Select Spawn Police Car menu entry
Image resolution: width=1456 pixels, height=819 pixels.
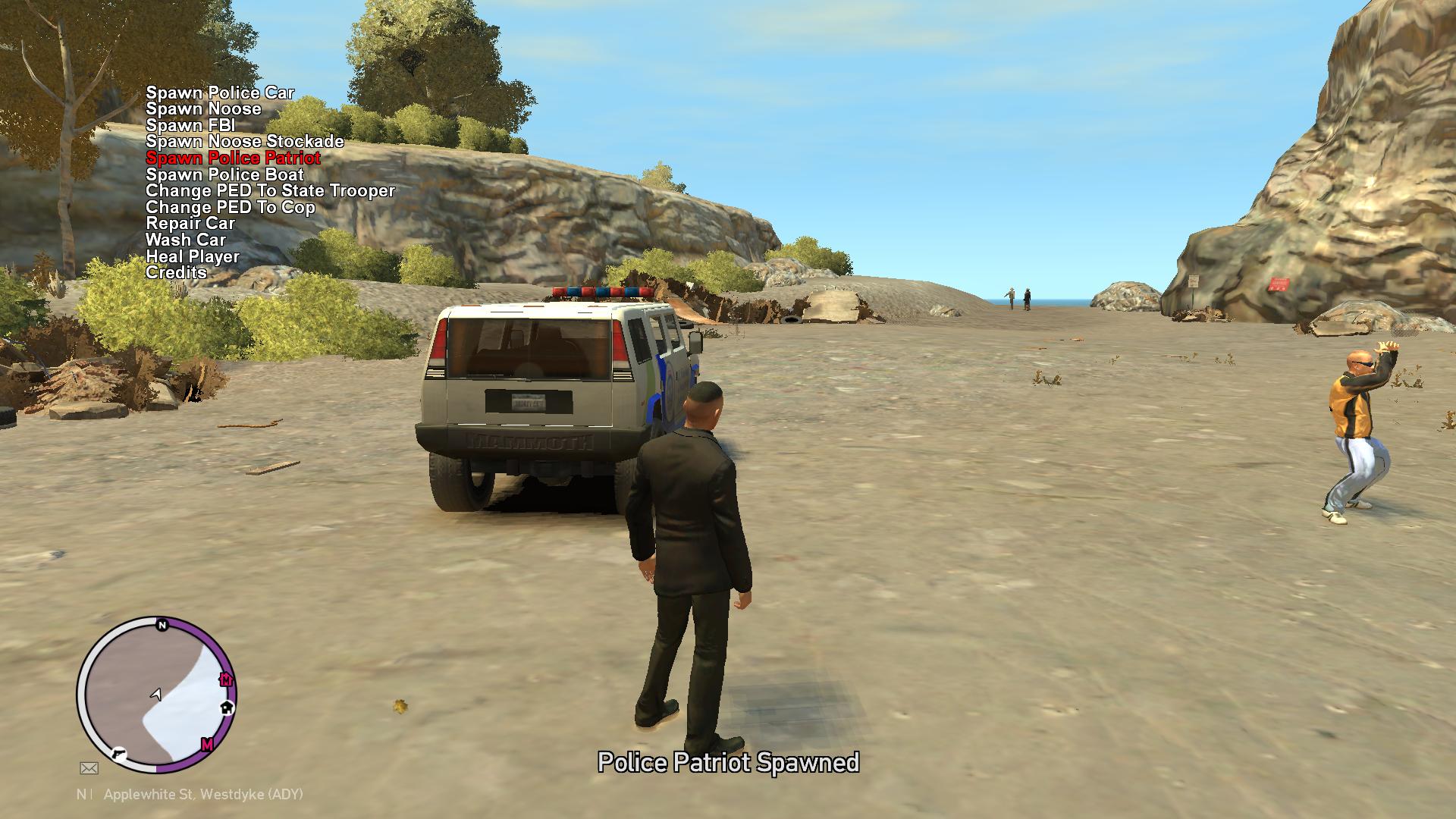point(220,93)
